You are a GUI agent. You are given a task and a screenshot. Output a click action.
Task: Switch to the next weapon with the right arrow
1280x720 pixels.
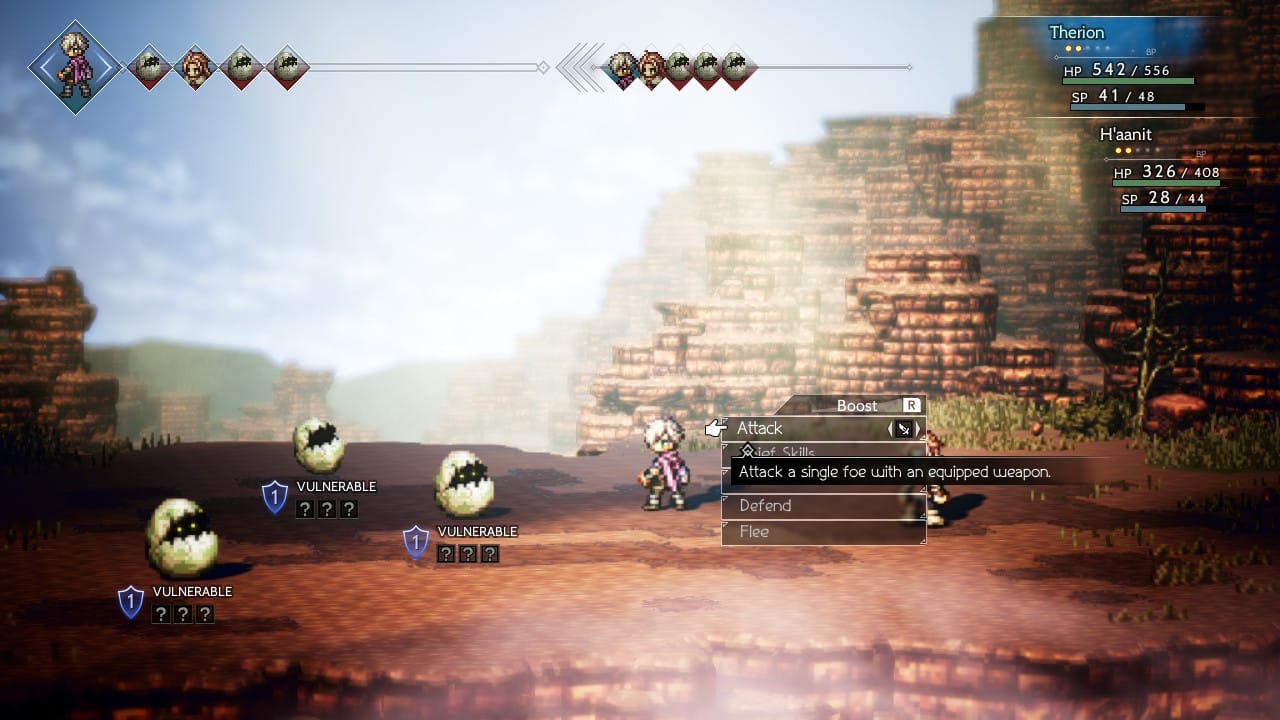point(918,429)
